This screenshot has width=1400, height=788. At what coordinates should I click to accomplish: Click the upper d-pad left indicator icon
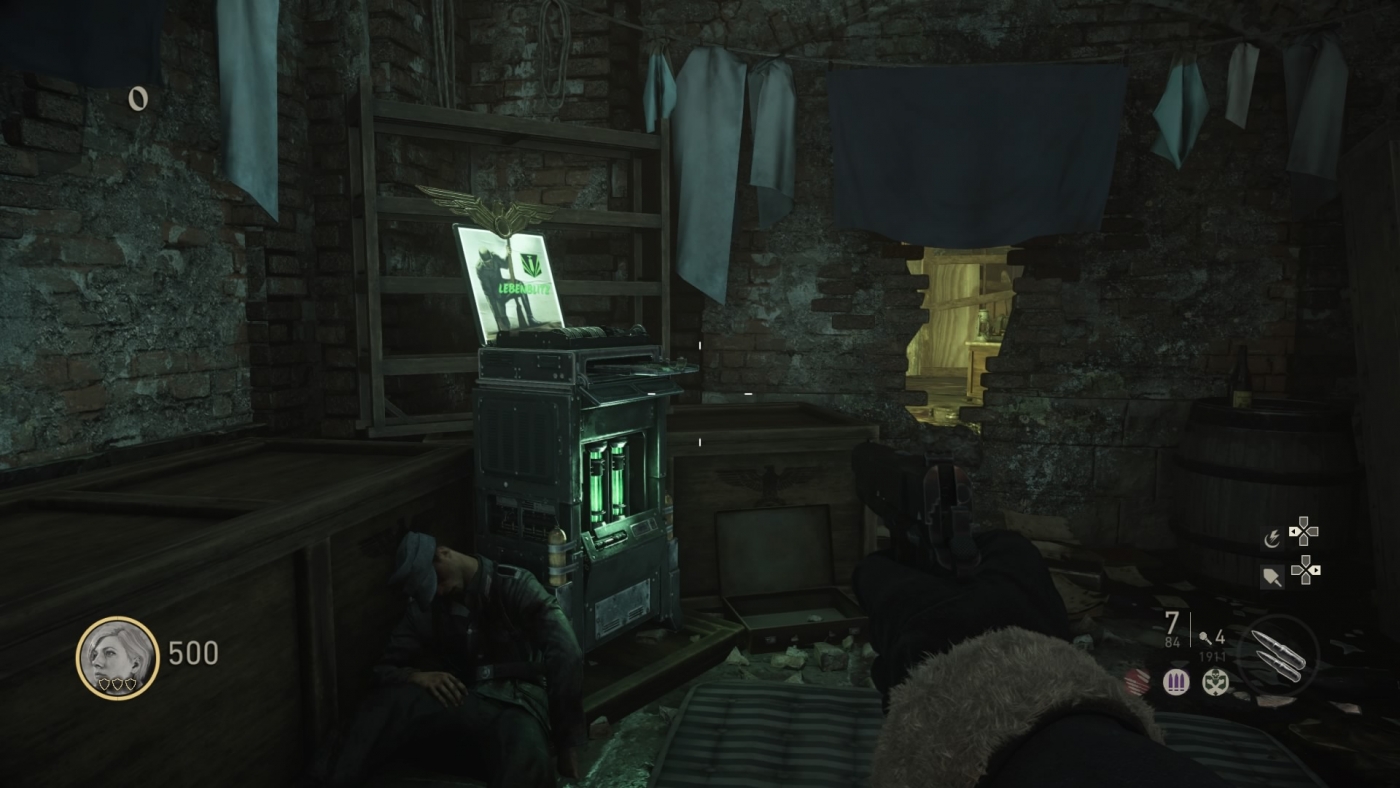pos(1293,531)
